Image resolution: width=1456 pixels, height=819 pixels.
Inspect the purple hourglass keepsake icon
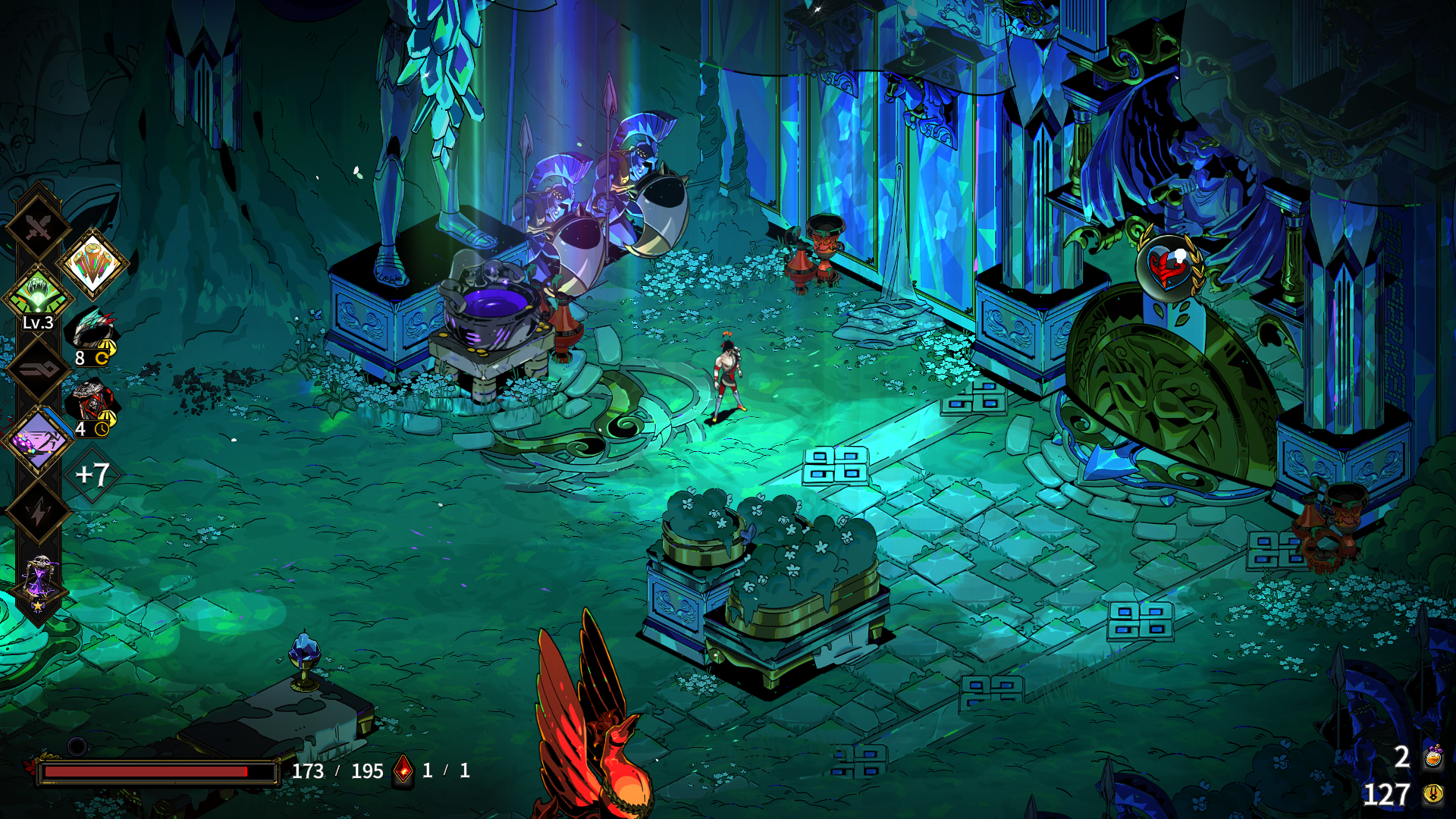38,582
